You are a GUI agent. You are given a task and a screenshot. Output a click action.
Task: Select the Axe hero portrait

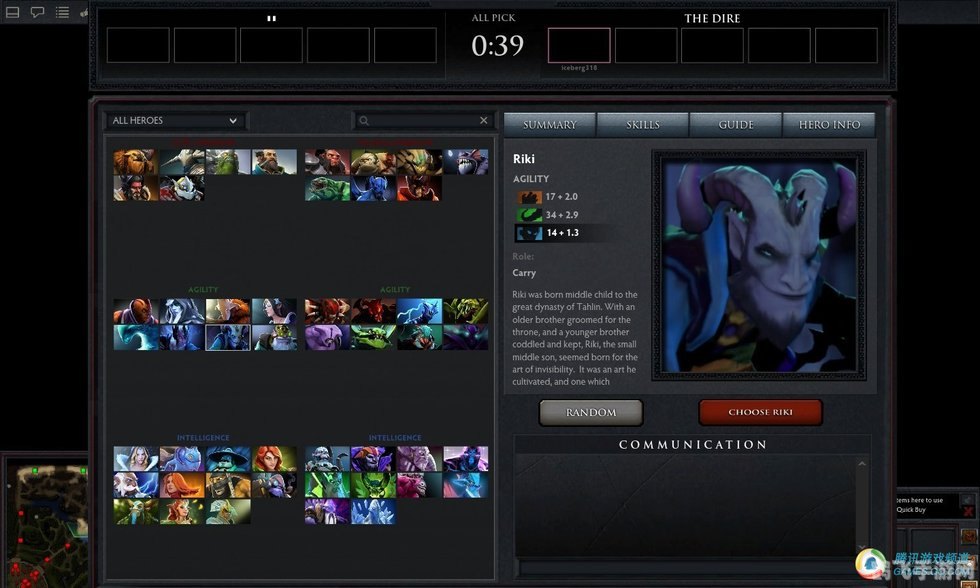(328, 162)
